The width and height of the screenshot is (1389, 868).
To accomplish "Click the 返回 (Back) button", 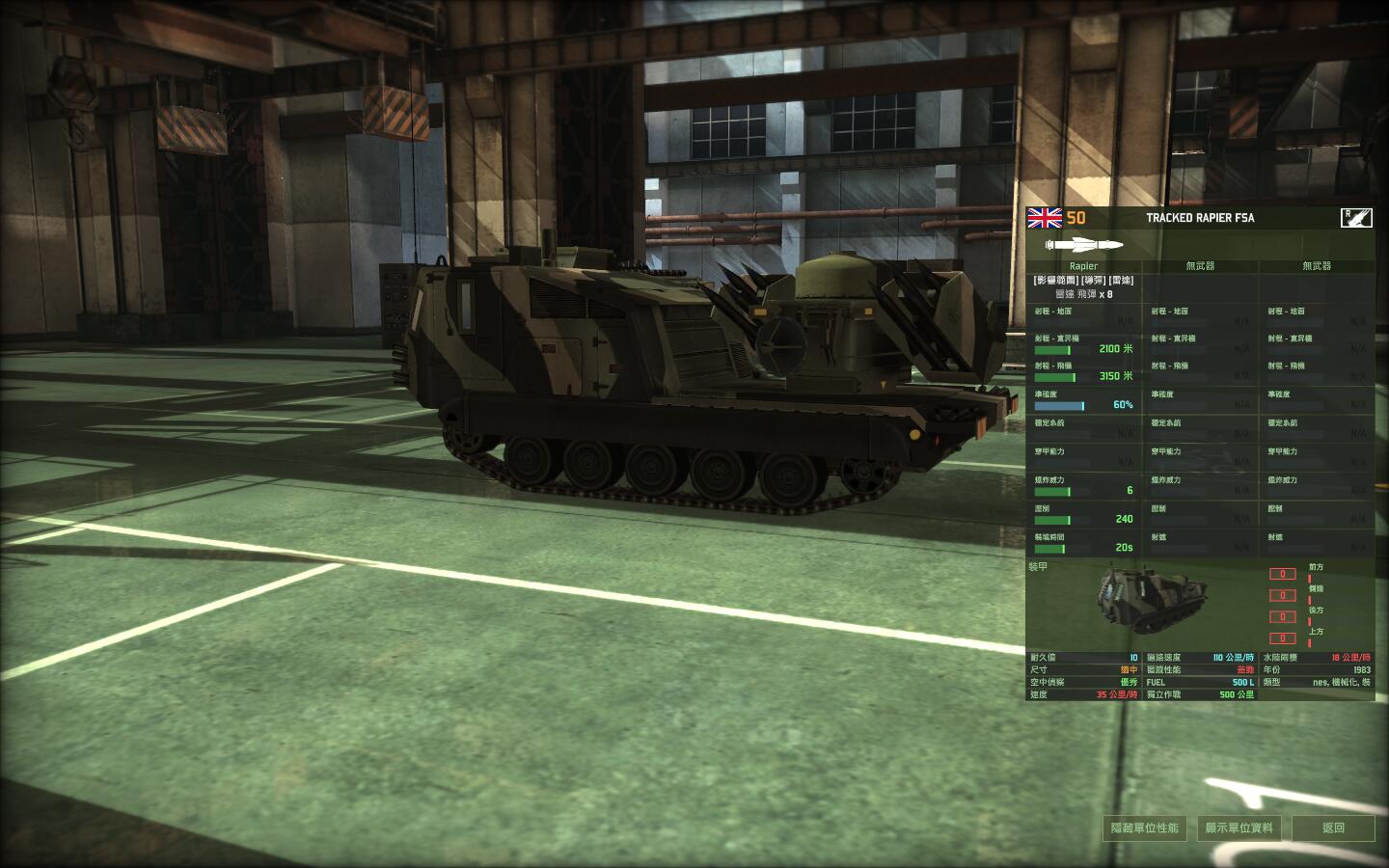I will (x=1333, y=827).
